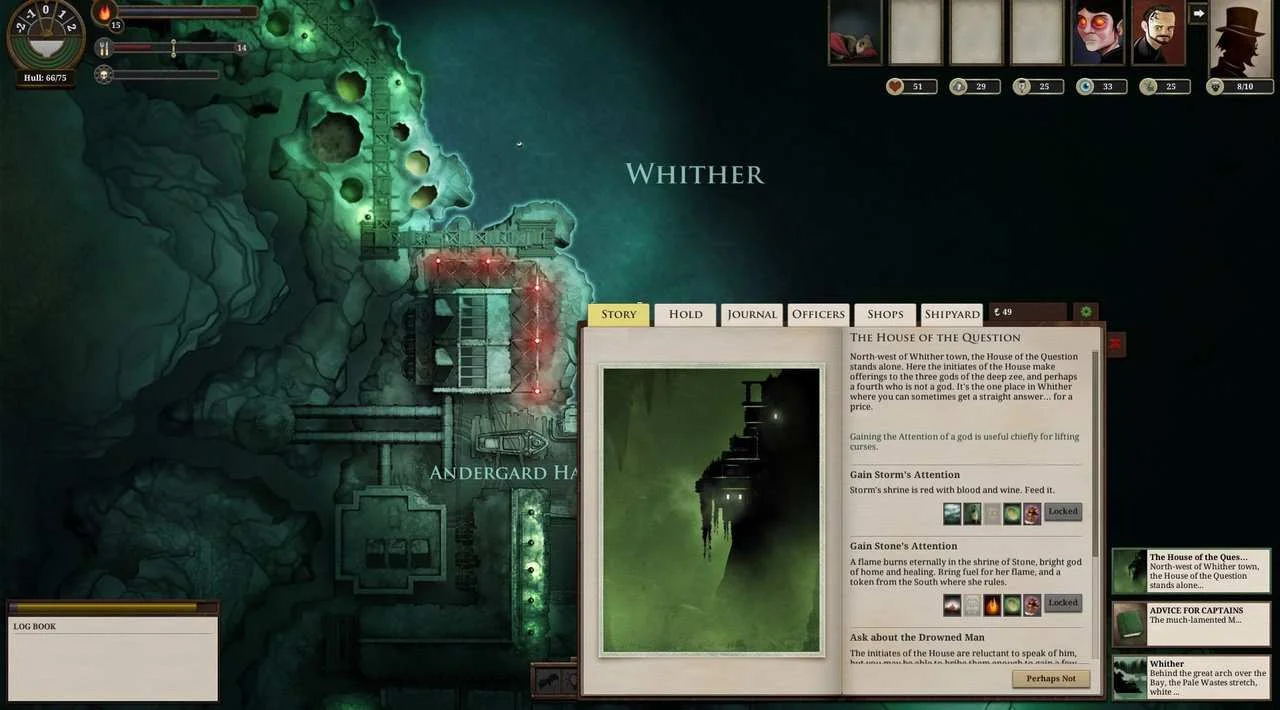The height and width of the screenshot is (710, 1280).
Task: Choose the Perhaps Not button
Action: click(1050, 678)
